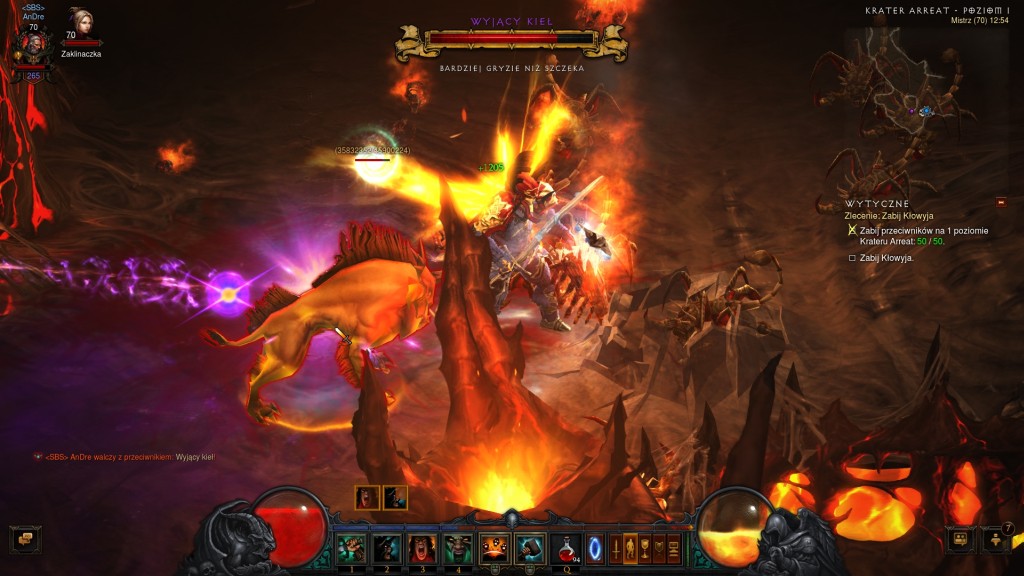Select the left-mouse skill with glowing orbs
Image resolution: width=1024 pixels, height=576 pixels.
coord(495,548)
